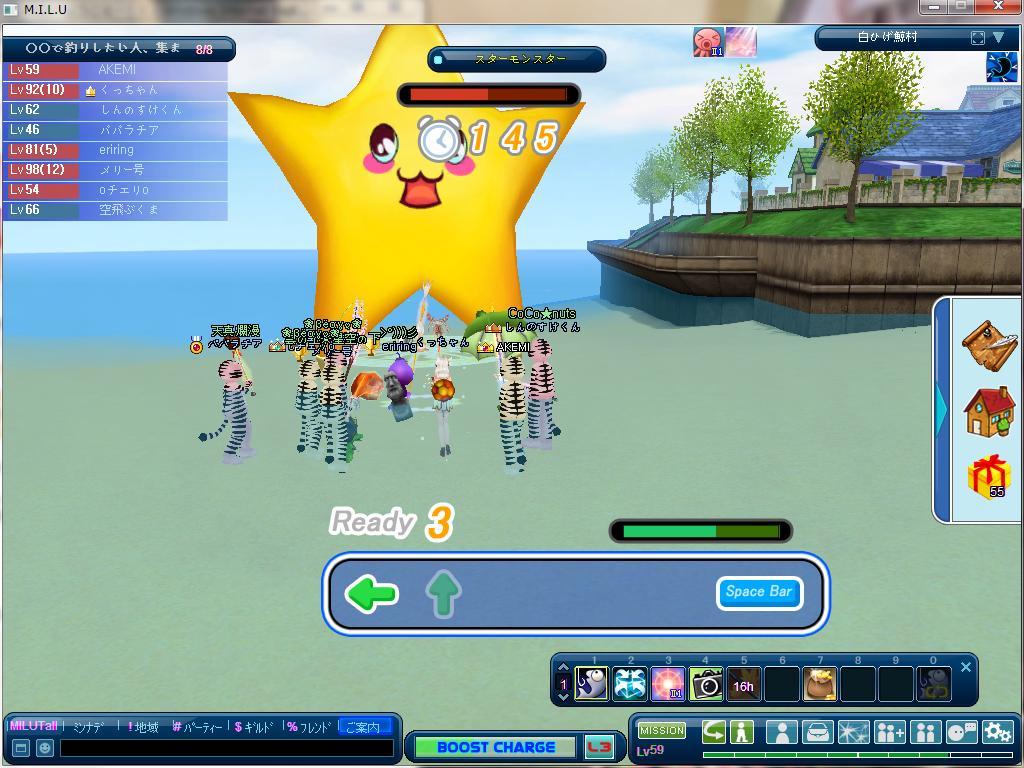Open the house icon in side panel
The width and height of the screenshot is (1024, 768).
pos(988,410)
